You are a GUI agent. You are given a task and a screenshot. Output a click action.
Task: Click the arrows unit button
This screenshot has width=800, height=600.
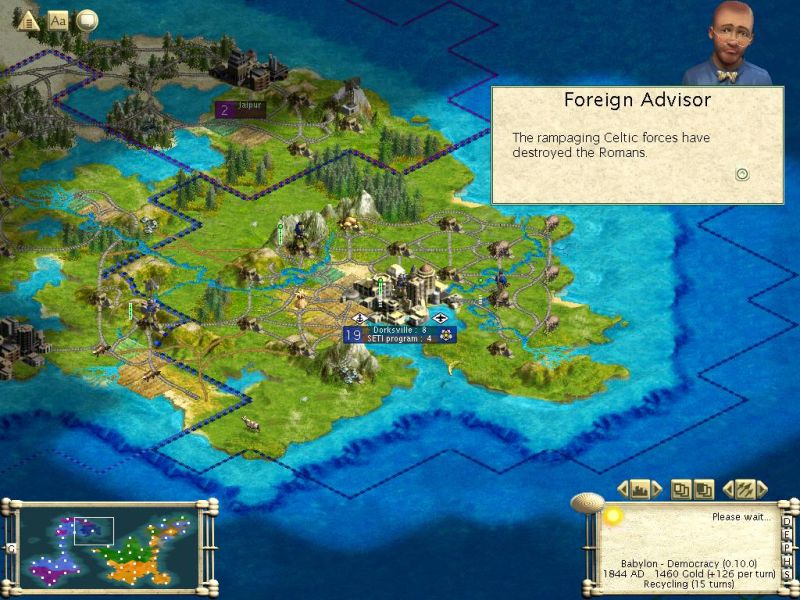744,489
